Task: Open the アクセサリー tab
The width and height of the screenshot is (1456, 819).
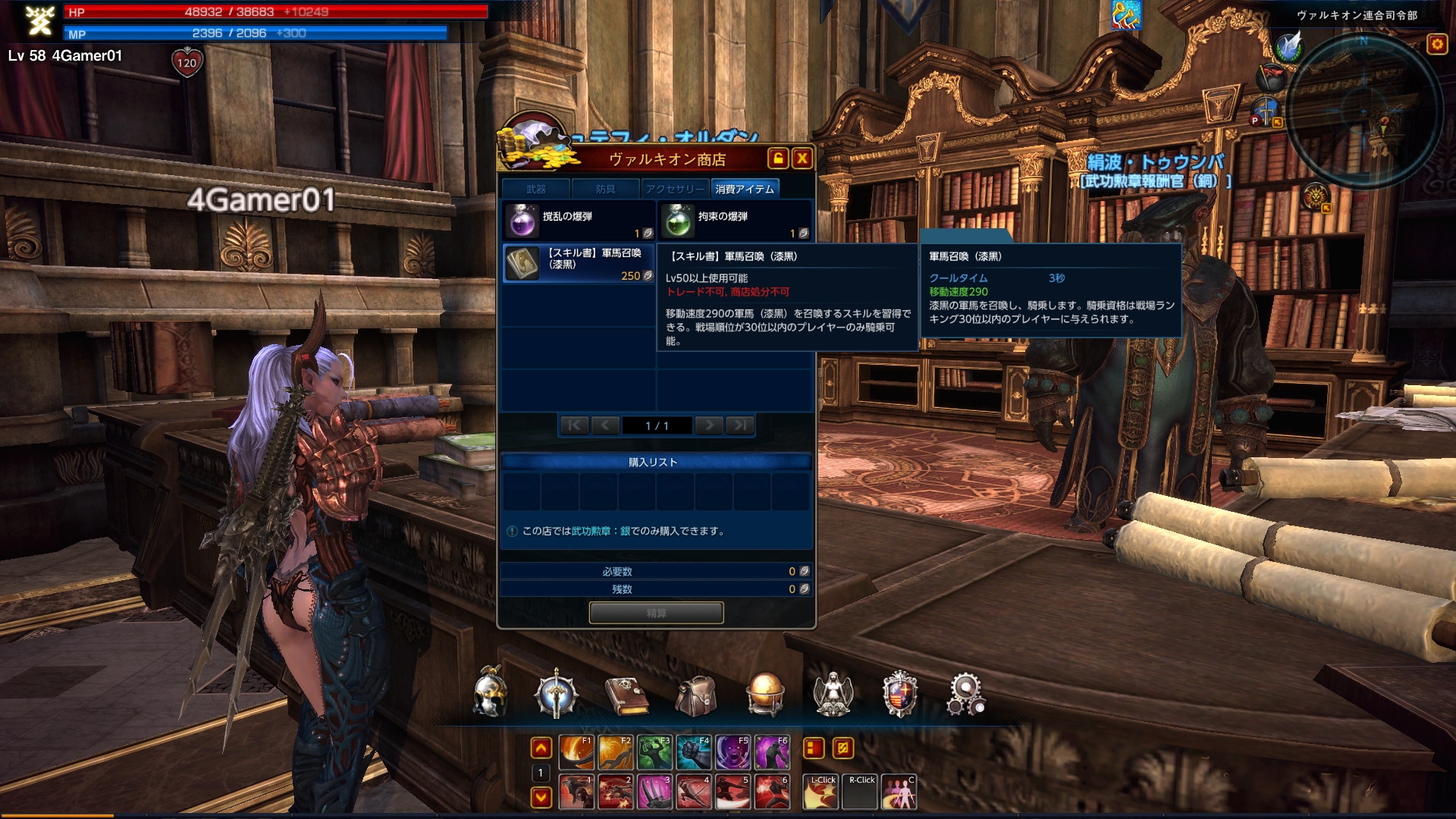Action: click(x=674, y=189)
